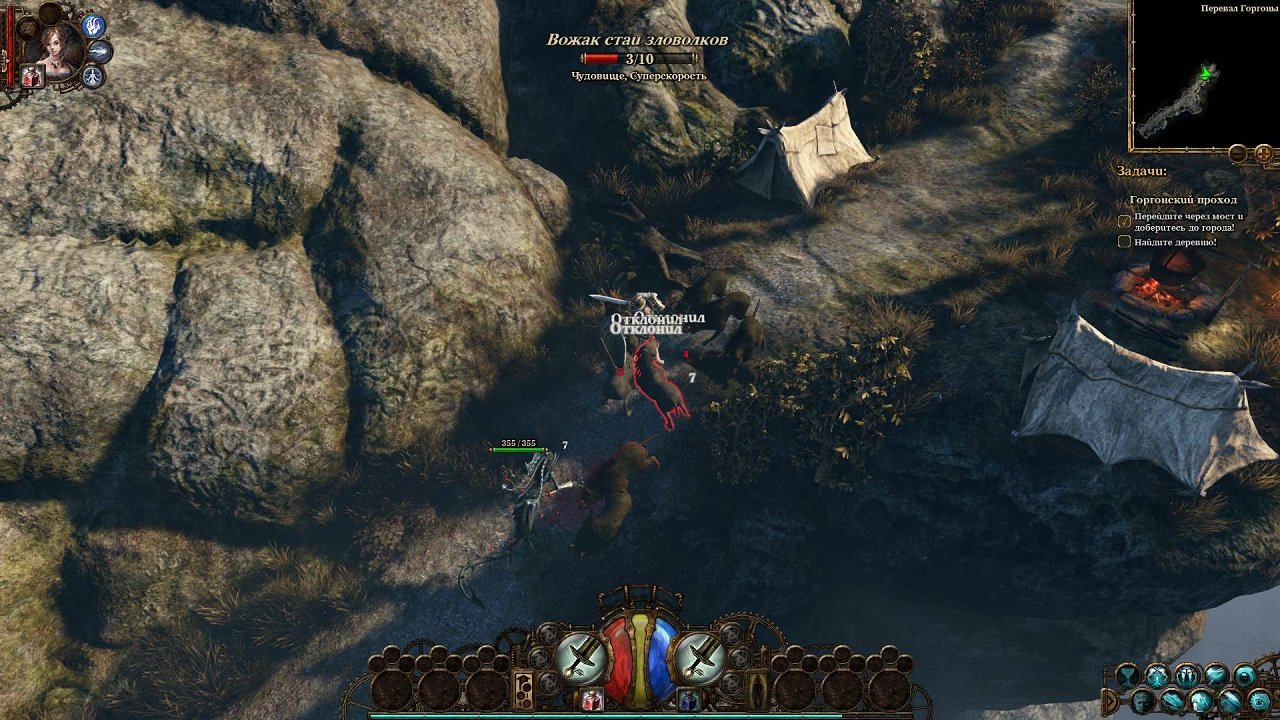
Task: Check the 'Найдите деревню' quest checkbox
Action: [1122, 241]
